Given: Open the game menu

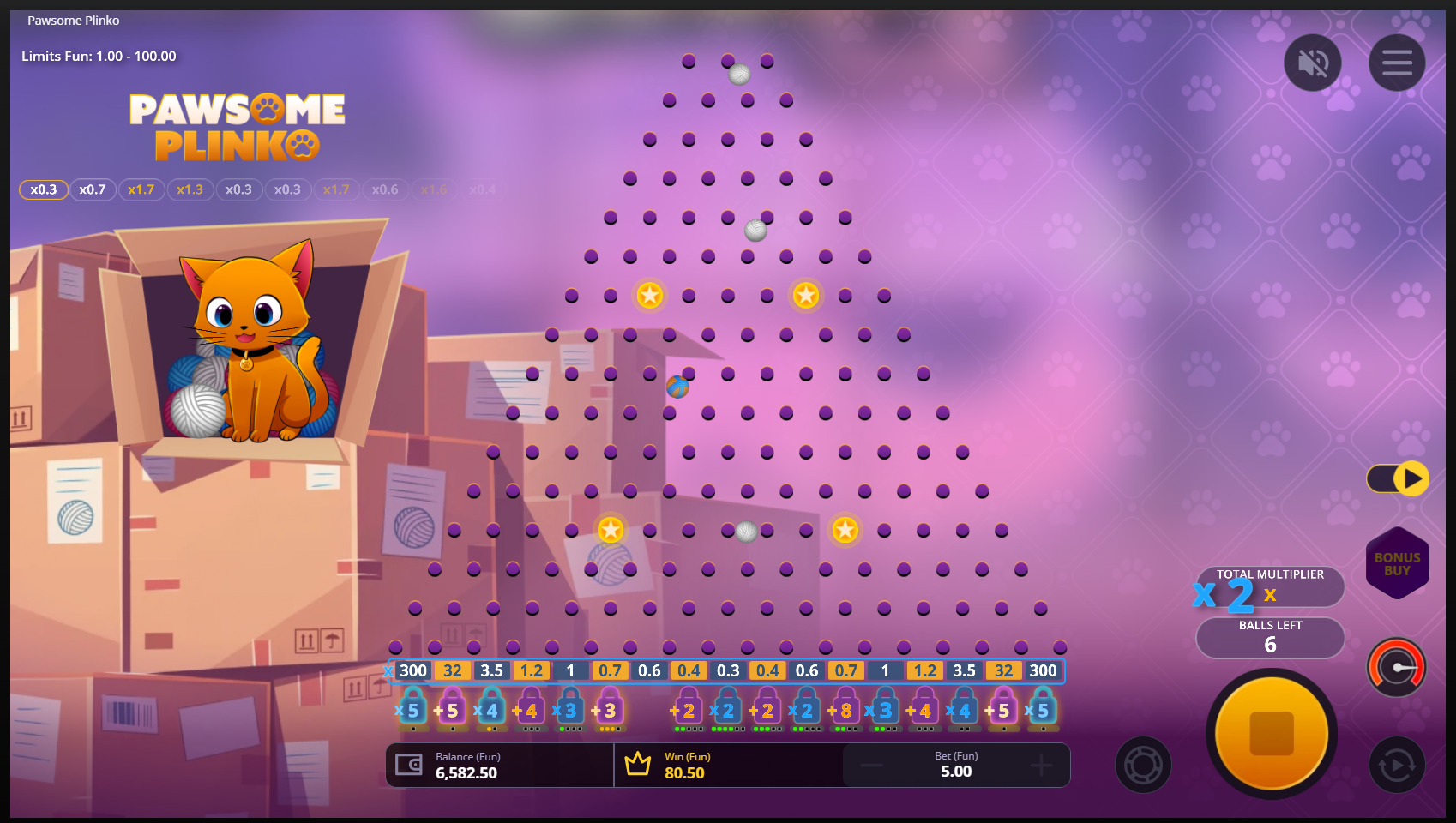Looking at the screenshot, I should point(1396,62).
